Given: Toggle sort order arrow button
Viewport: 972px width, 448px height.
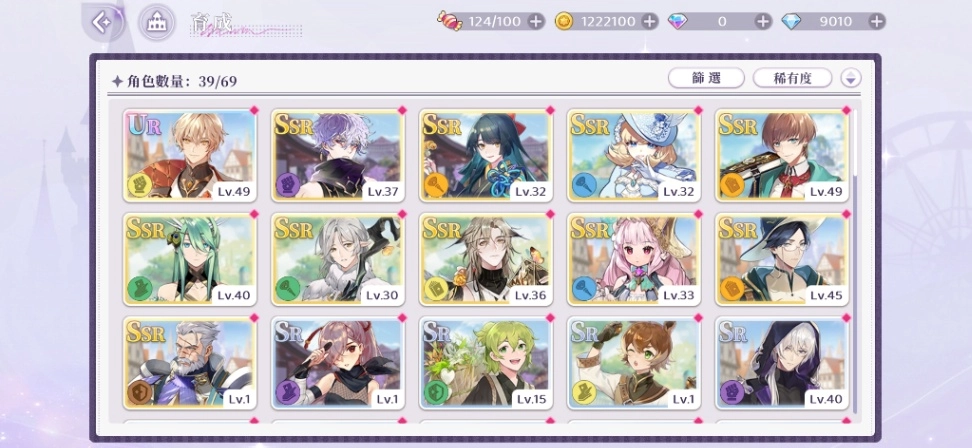Looking at the screenshot, I should click(x=851, y=78).
